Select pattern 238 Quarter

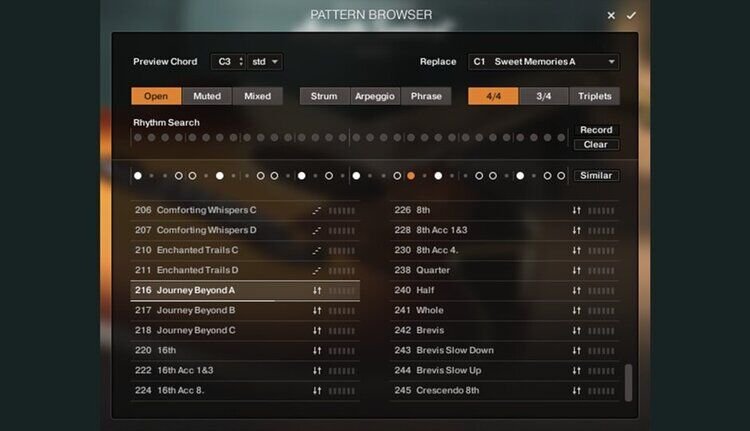pos(433,270)
